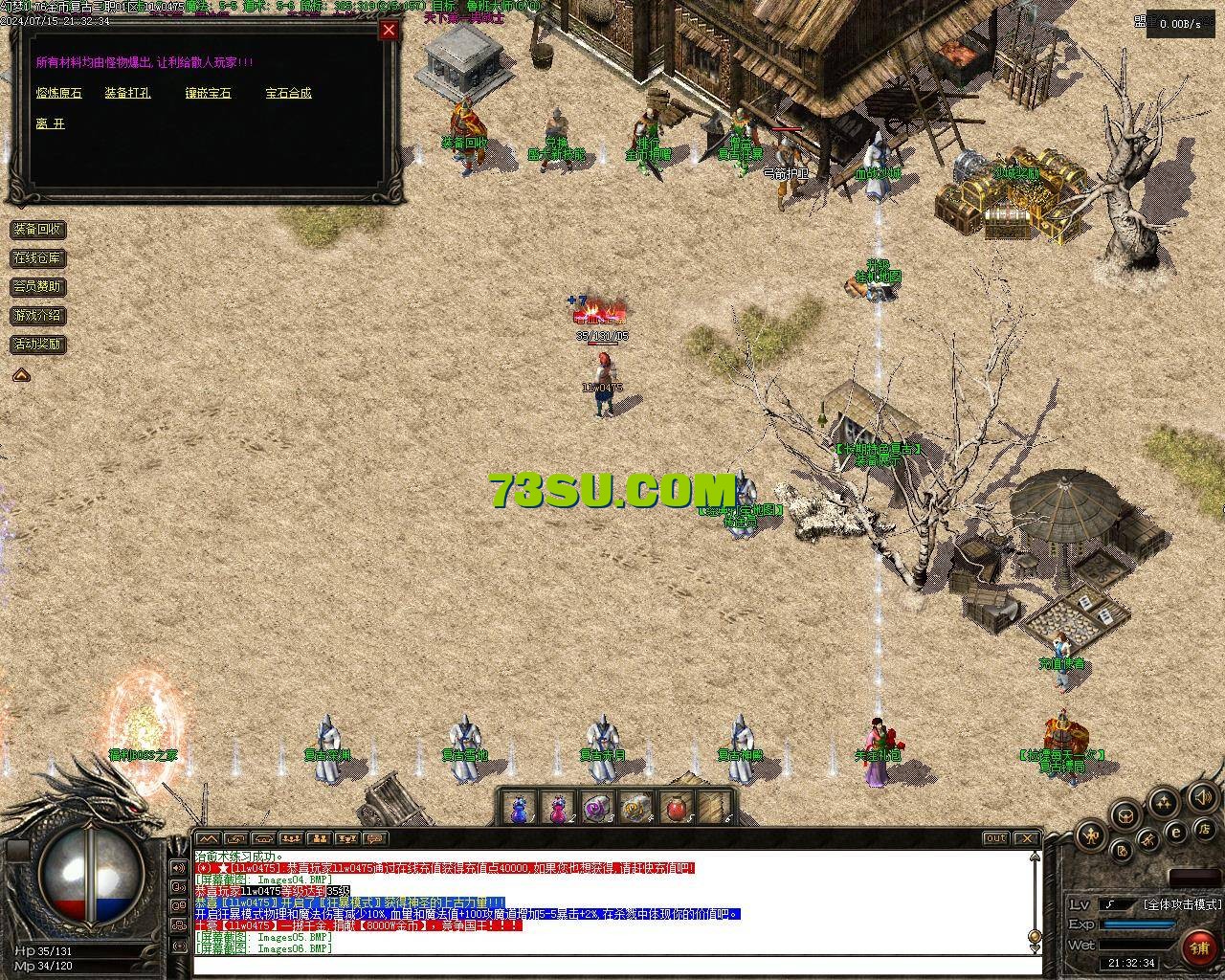Open the 镶嵌宝石 dialog option
This screenshot has width=1225, height=980.
[209, 93]
